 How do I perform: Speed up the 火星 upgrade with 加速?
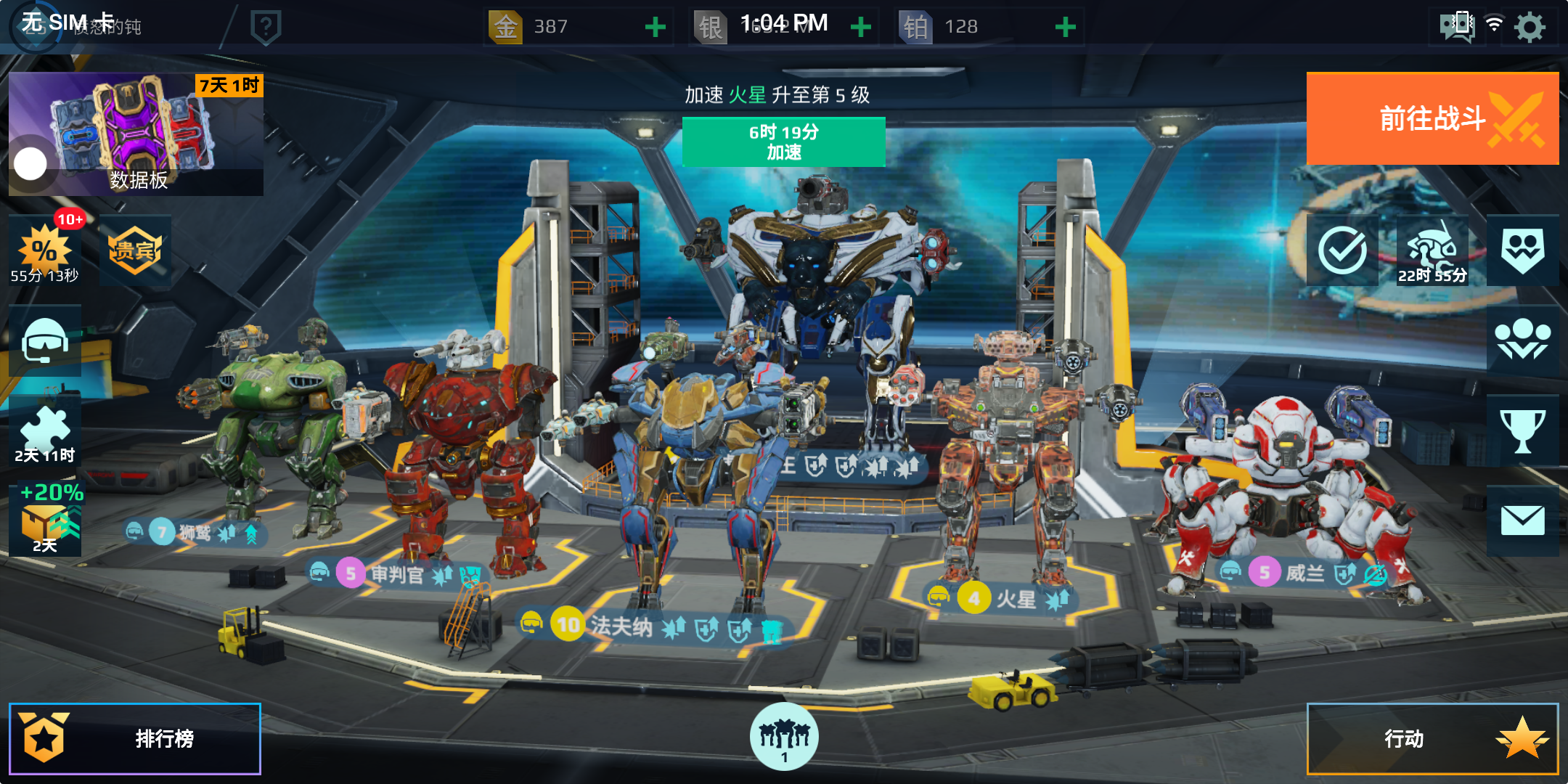pyautogui.click(x=783, y=142)
